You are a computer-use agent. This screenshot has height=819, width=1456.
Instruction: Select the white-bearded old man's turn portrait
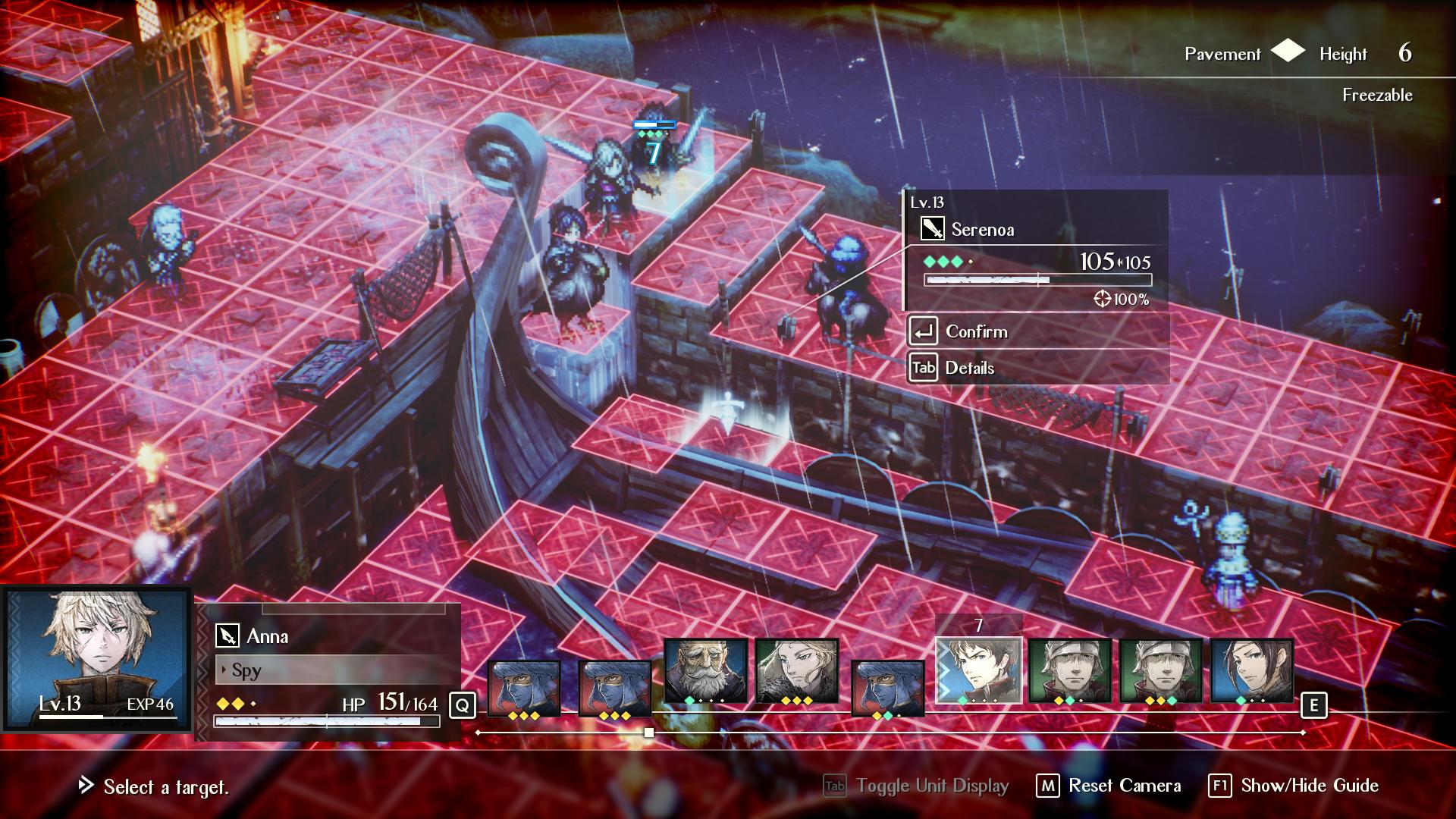pyautogui.click(x=705, y=671)
